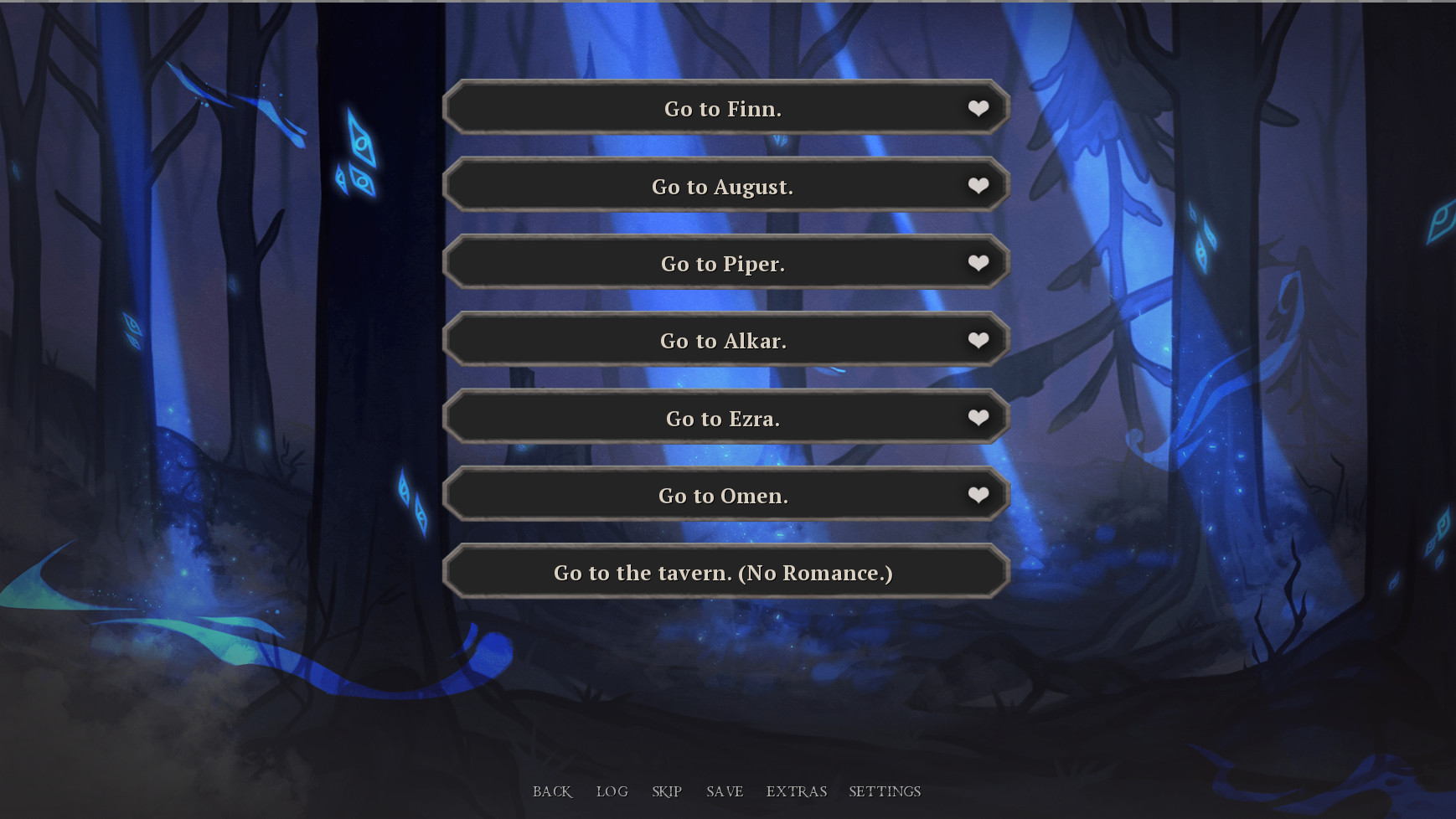This screenshot has width=1456, height=819.
Task: Select the Go to Omen option
Action: click(723, 495)
